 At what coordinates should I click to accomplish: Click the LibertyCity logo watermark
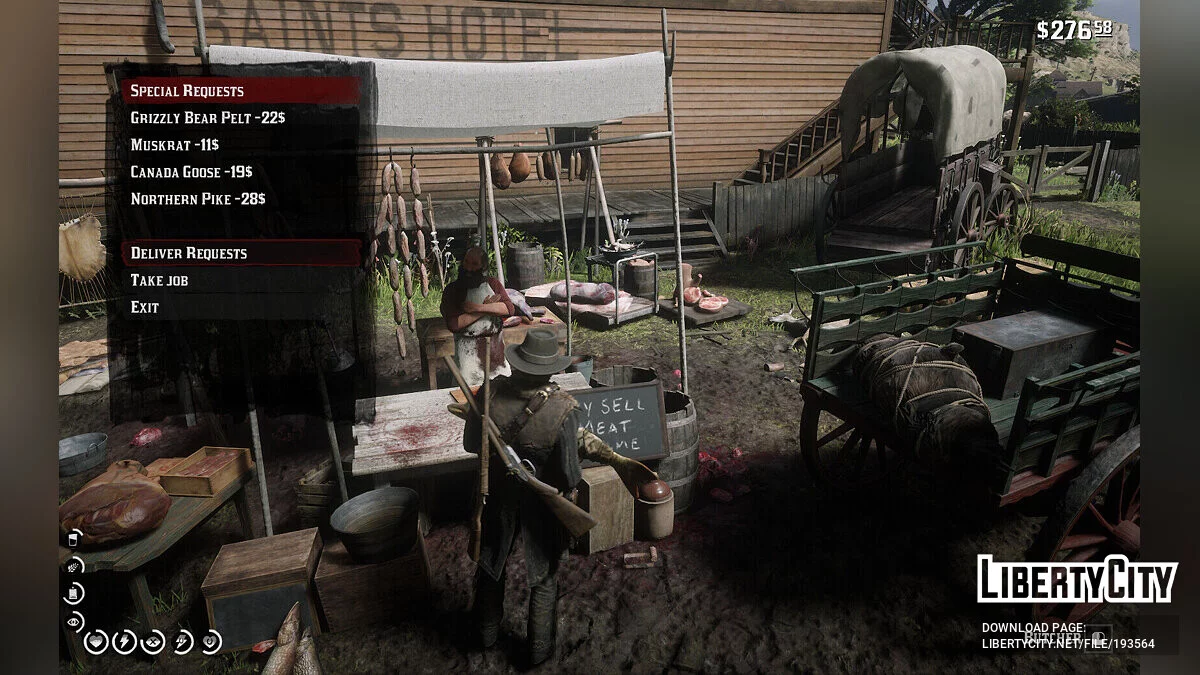coord(1076,578)
